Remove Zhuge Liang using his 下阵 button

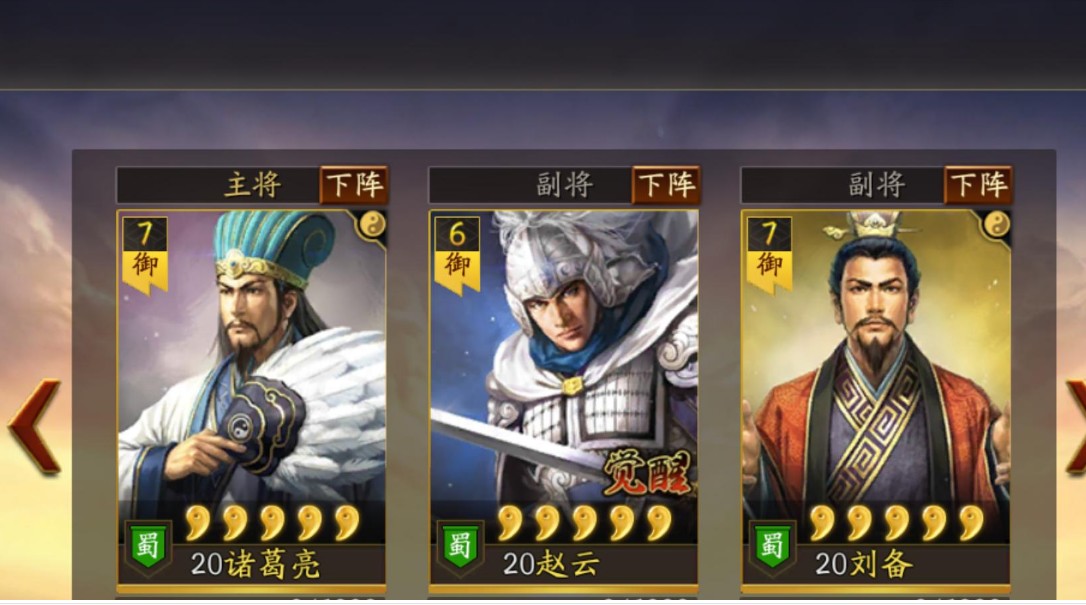tap(353, 185)
